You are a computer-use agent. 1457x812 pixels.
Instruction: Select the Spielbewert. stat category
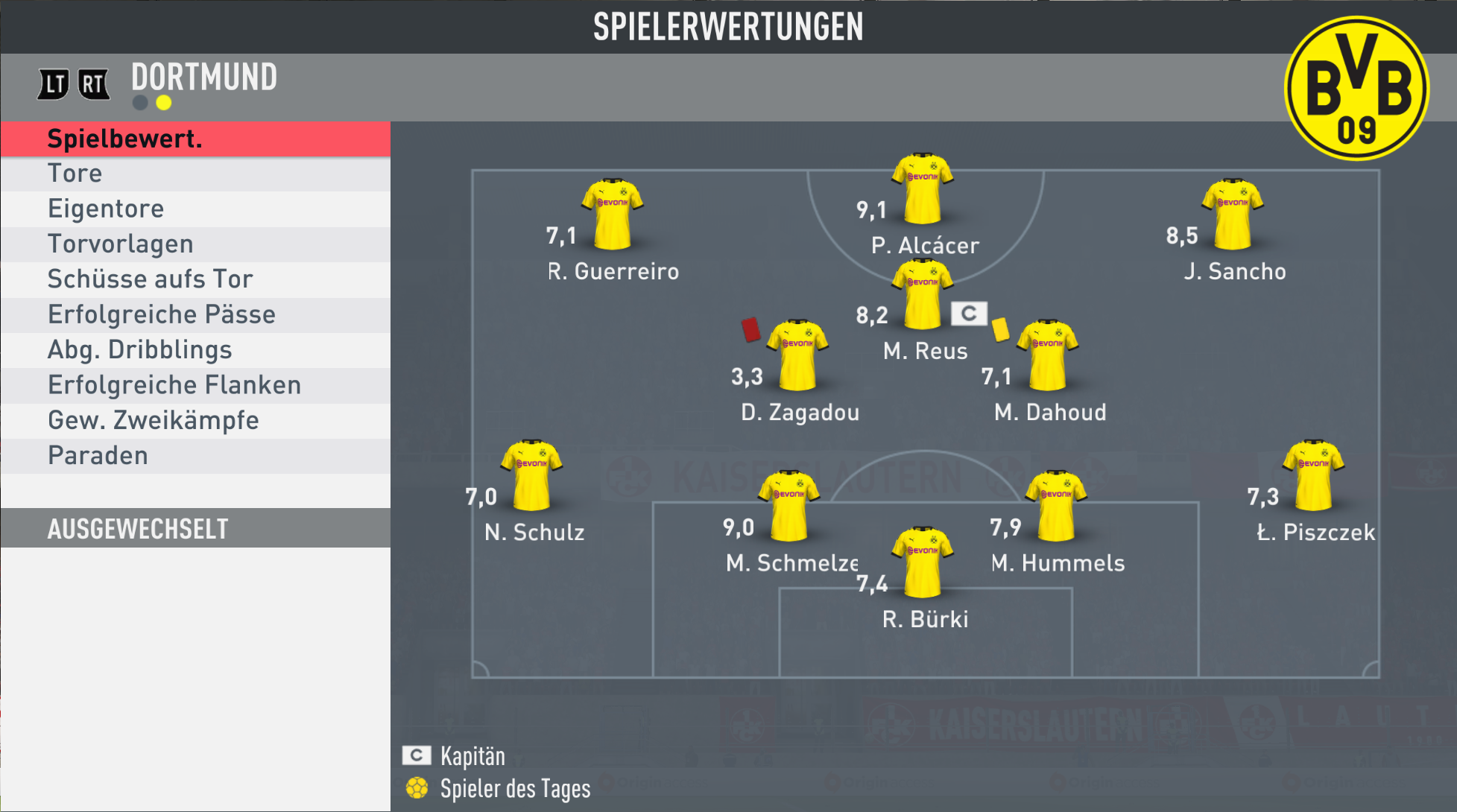tap(195, 139)
